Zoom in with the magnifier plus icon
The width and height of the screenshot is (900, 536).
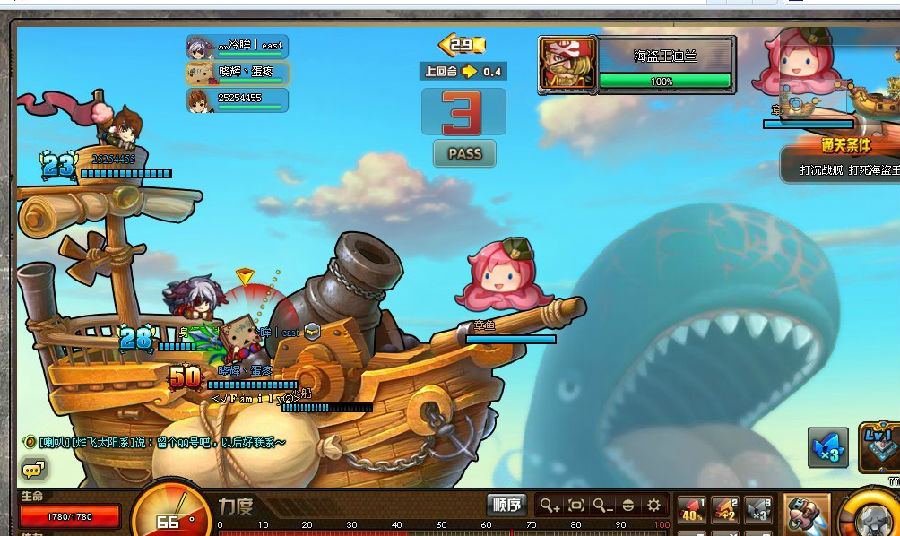(x=549, y=506)
